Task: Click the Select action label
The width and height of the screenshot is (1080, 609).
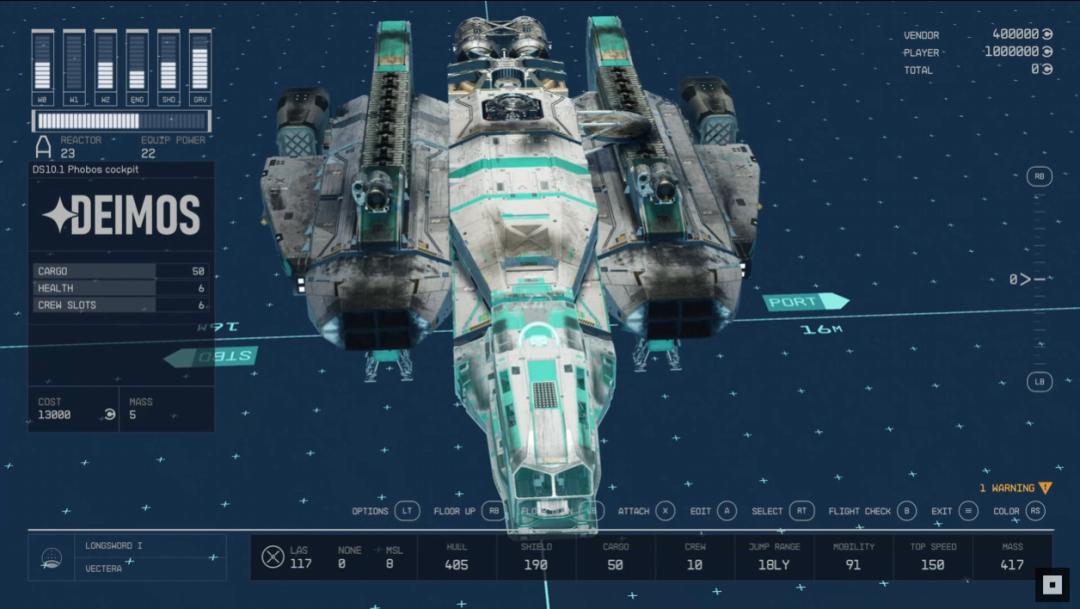Action: click(767, 511)
